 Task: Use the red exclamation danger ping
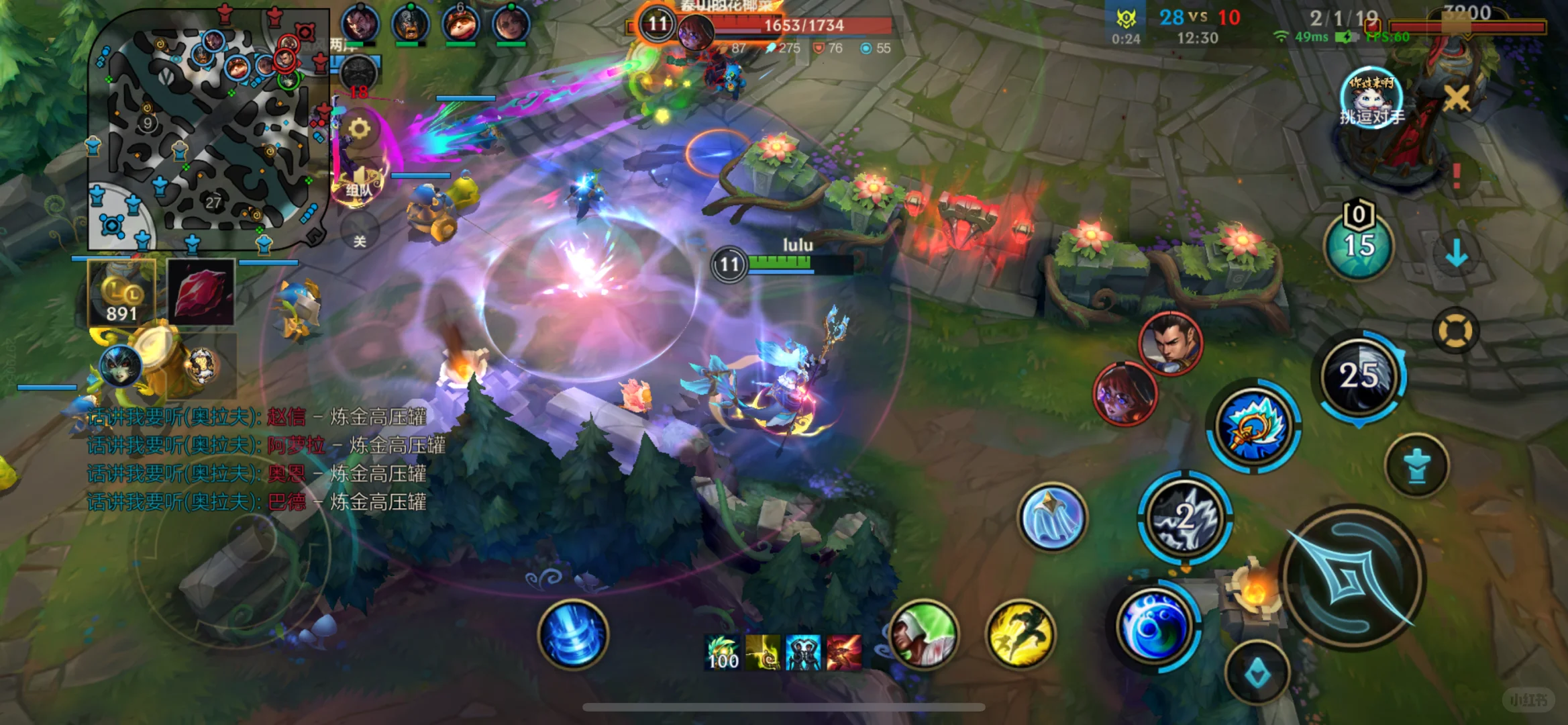click(x=1456, y=176)
